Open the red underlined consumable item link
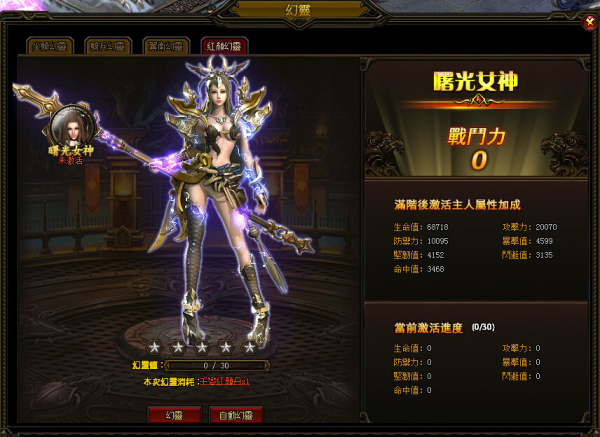The height and width of the screenshot is (437, 600). [224, 381]
